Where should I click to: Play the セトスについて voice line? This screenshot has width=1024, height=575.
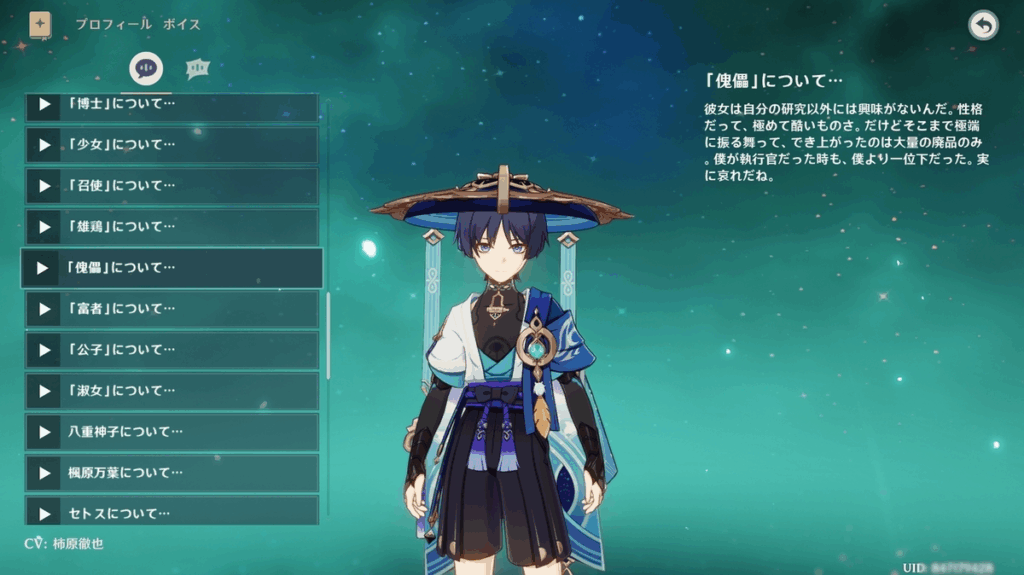click(170, 512)
